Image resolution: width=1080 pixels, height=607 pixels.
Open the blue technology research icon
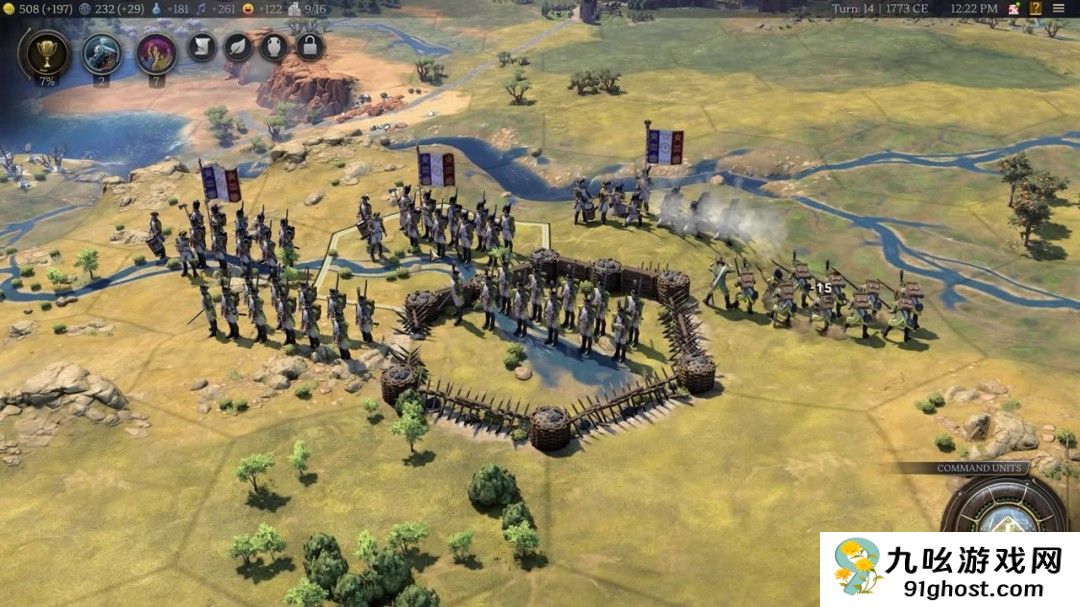pyautogui.click(x=101, y=53)
